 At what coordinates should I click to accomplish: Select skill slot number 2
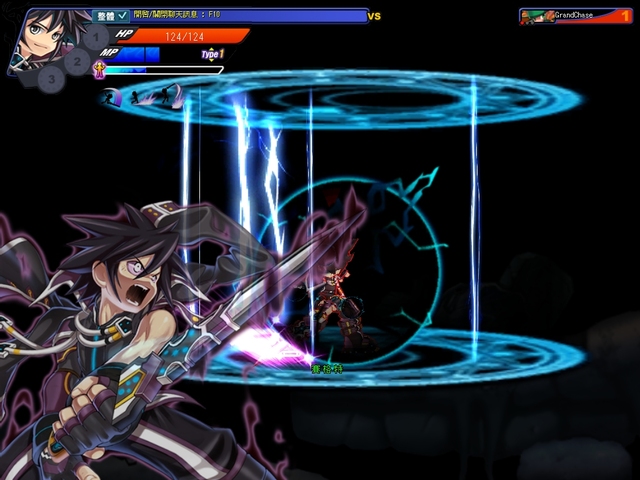[77, 60]
